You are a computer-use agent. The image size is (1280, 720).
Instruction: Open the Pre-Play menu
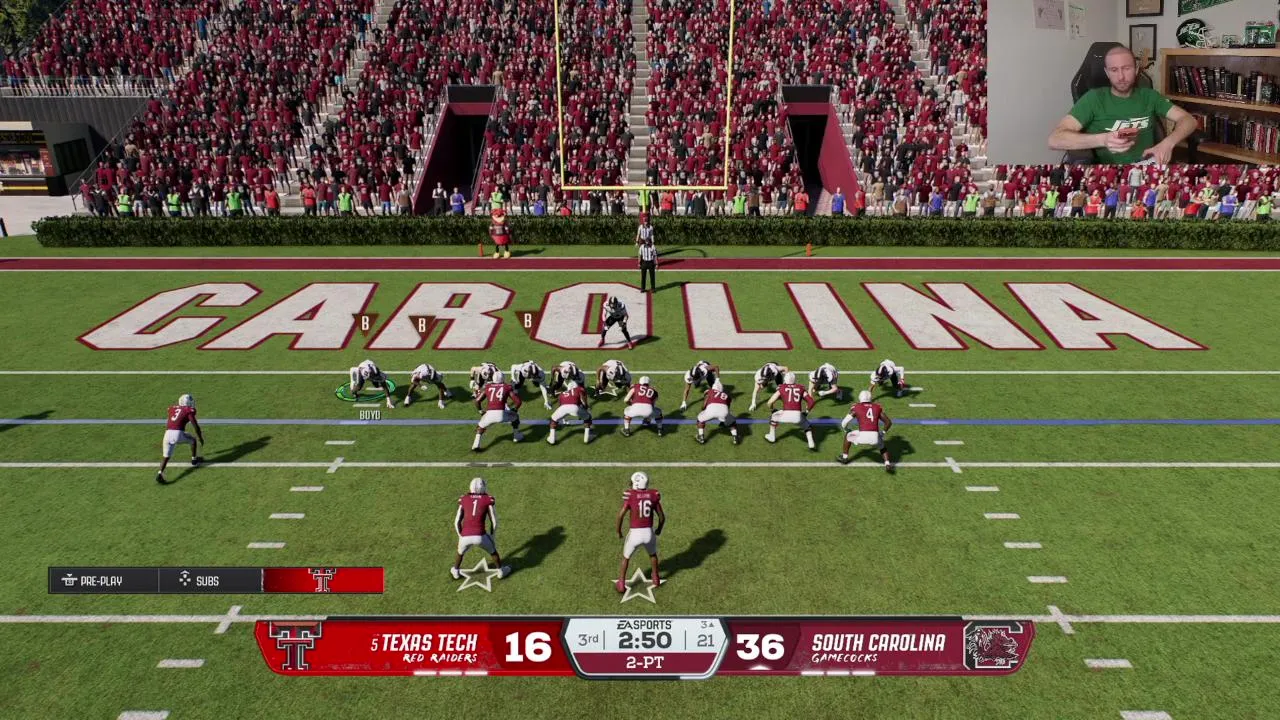103,581
